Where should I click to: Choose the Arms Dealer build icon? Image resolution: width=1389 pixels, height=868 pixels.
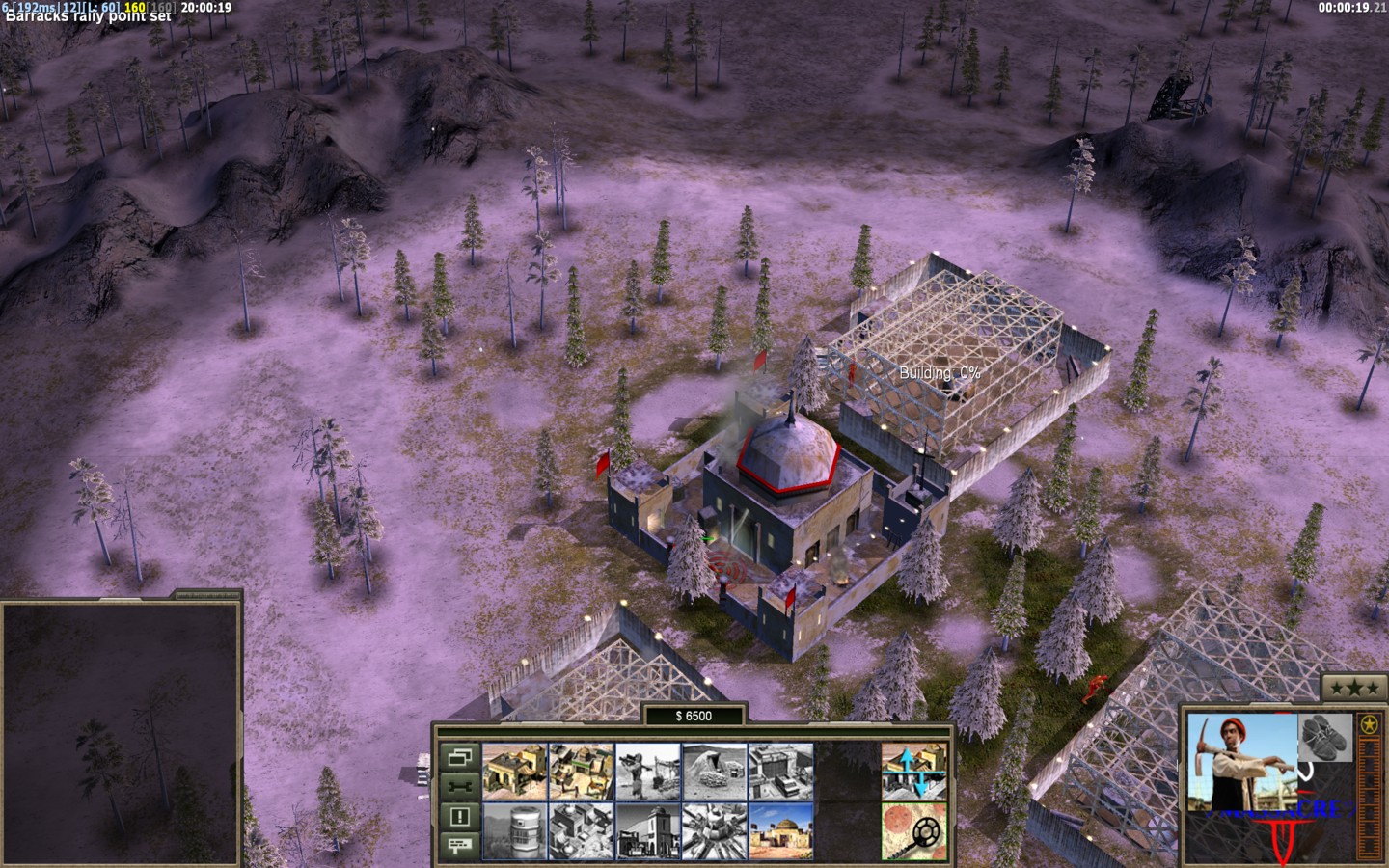(780, 770)
